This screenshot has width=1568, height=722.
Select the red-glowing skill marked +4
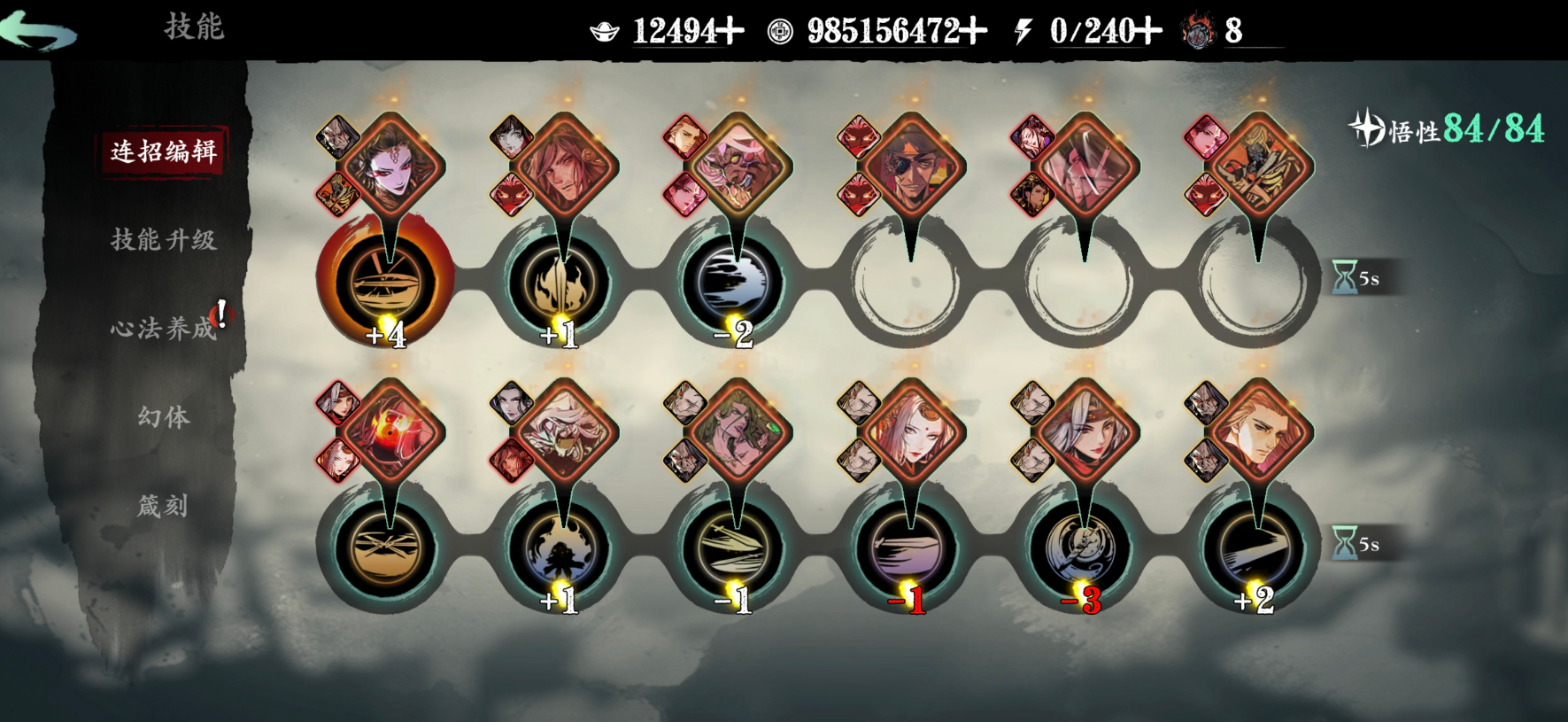click(x=386, y=281)
